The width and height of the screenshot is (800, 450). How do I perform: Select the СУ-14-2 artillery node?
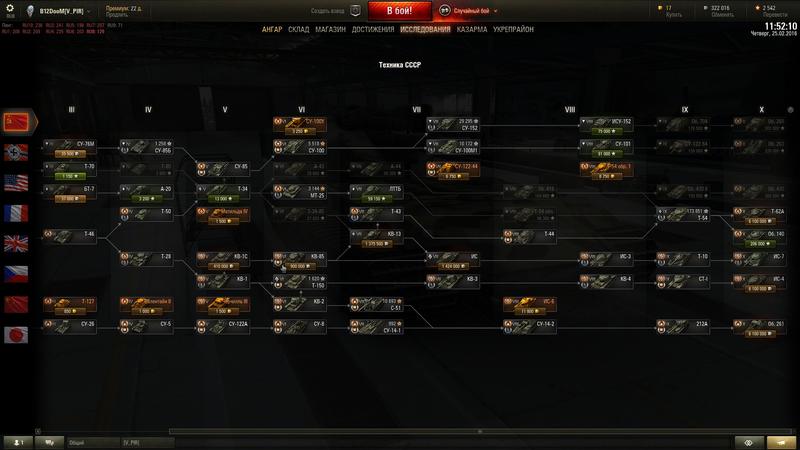pyautogui.click(x=530, y=325)
